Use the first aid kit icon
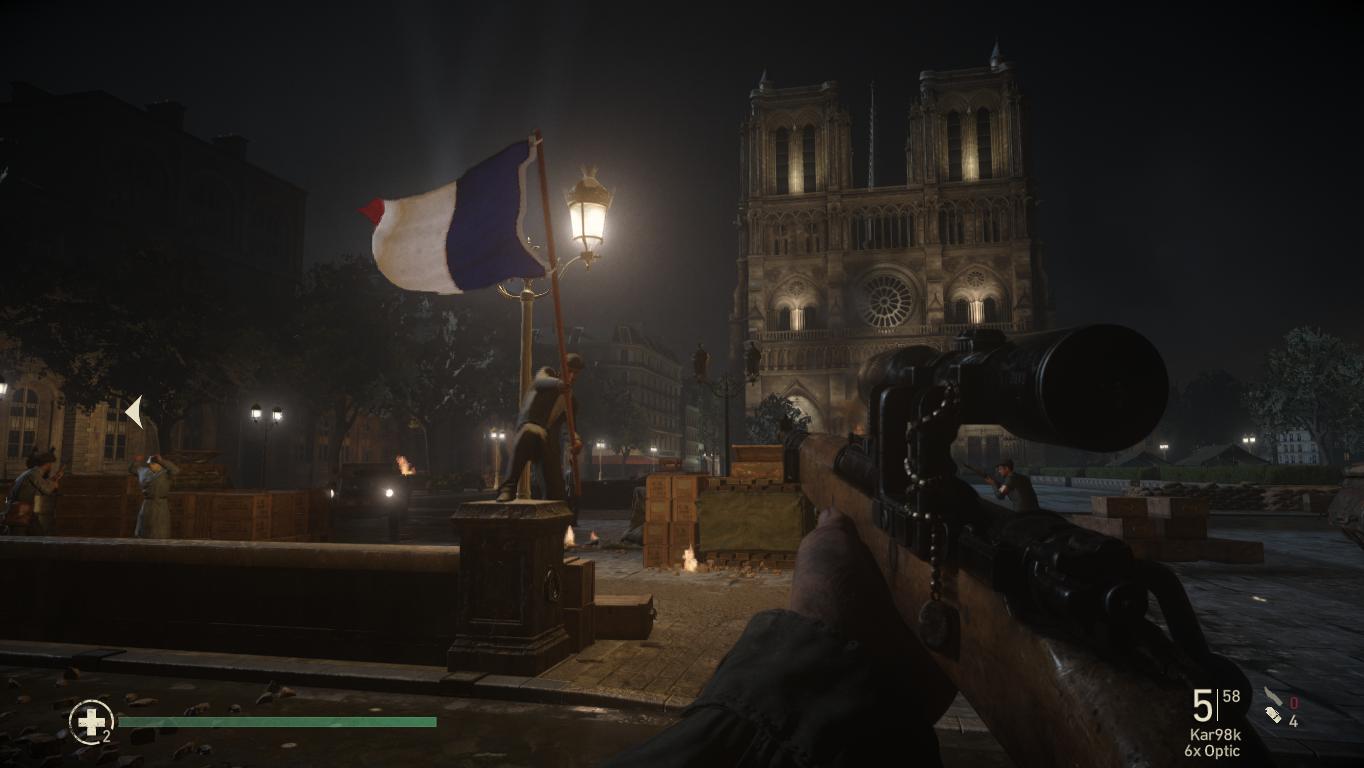The height and width of the screenshot is (768, 1364). [x=91, y=721]
